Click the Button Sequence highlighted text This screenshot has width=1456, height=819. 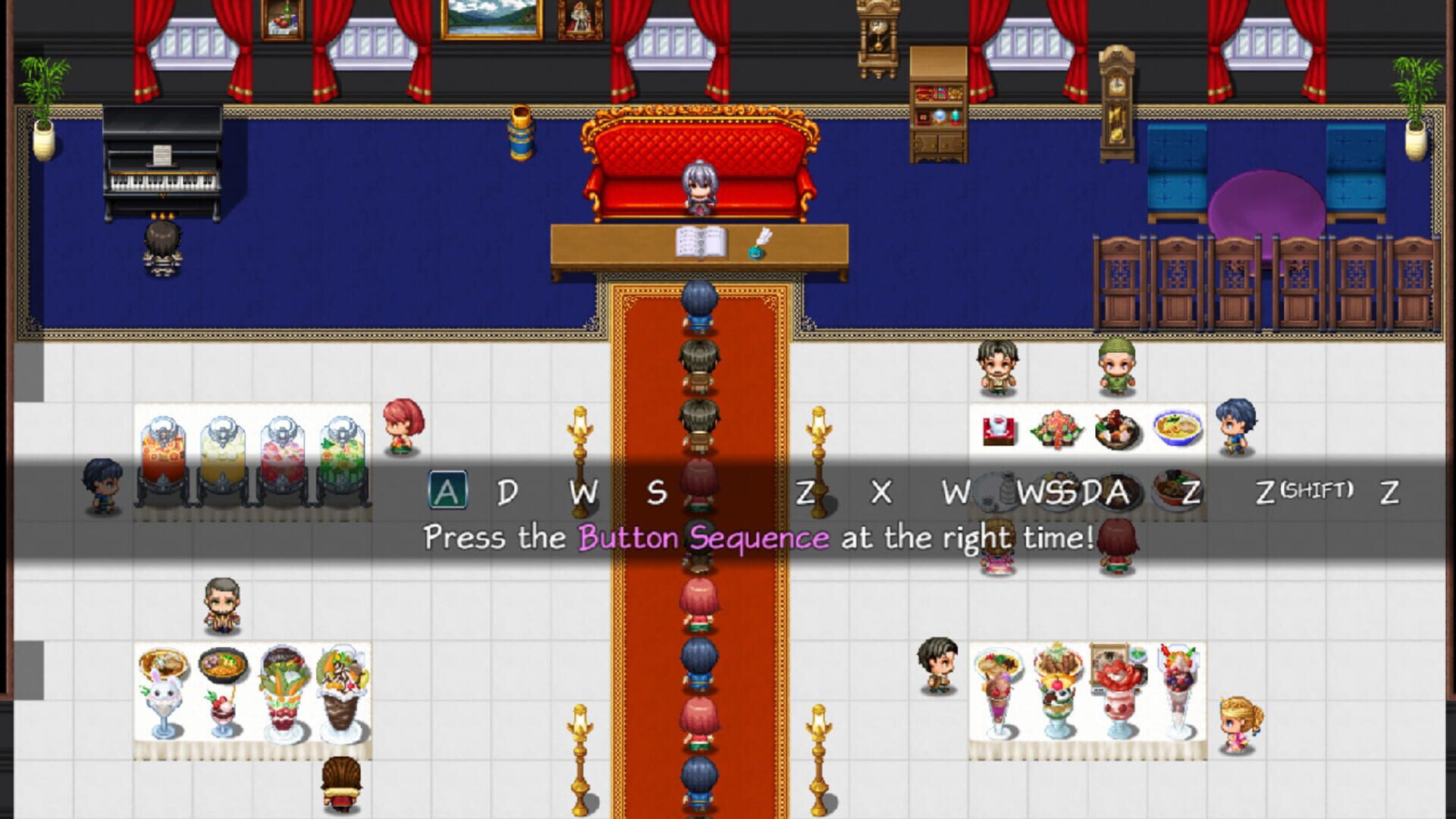pos(705,538)
